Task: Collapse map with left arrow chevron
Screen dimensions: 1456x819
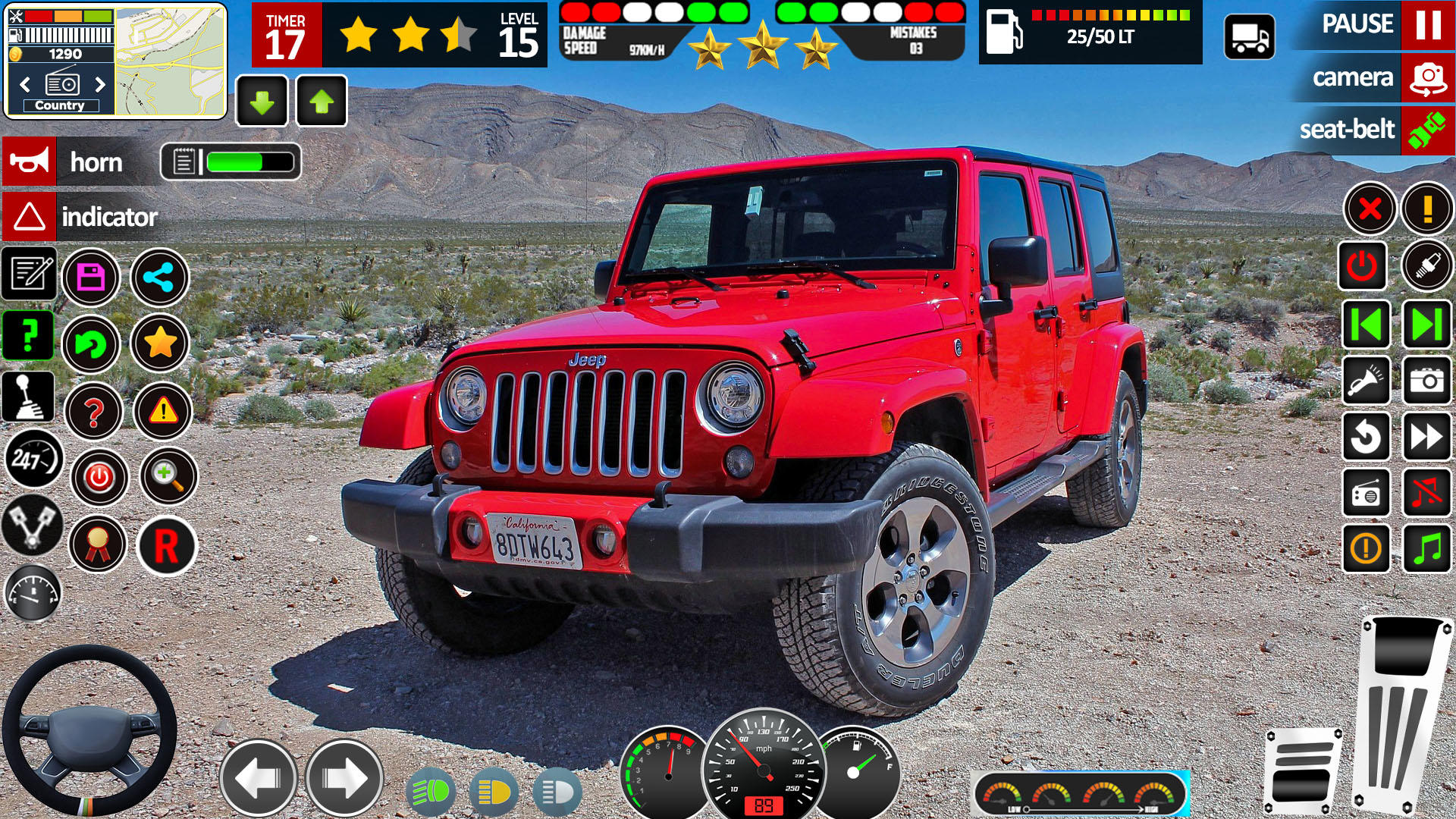Action: 23,83
